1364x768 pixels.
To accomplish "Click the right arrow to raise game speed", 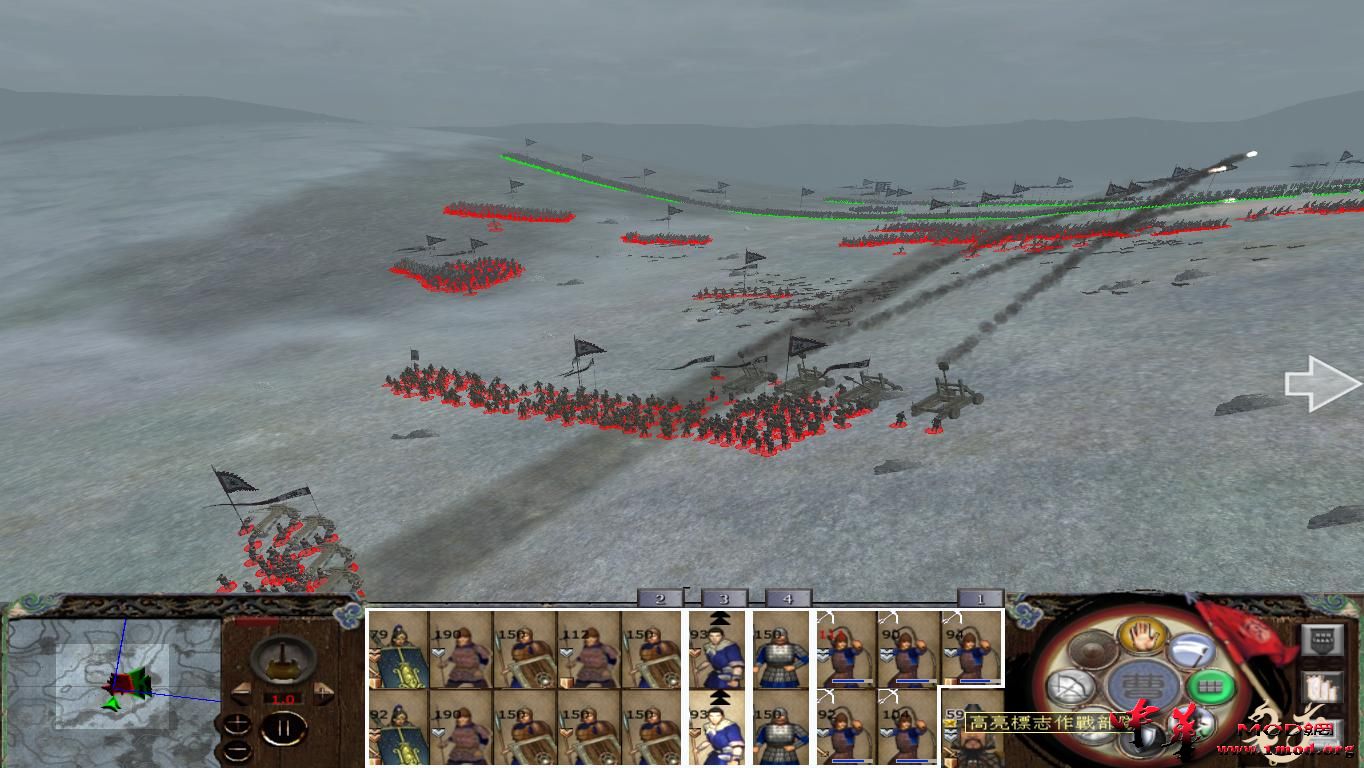I will click(x=322, y=691).
